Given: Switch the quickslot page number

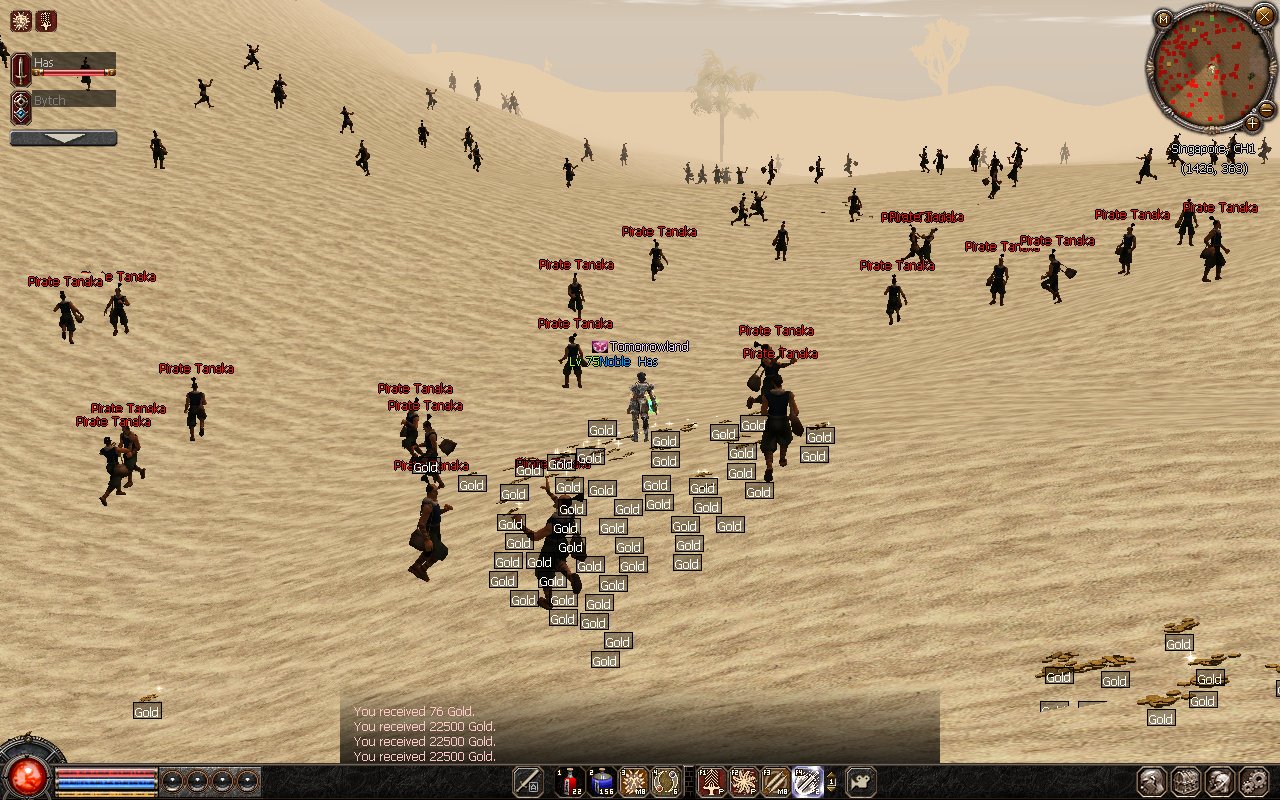Looking at the screenshot, I should [x=832, y=781].
